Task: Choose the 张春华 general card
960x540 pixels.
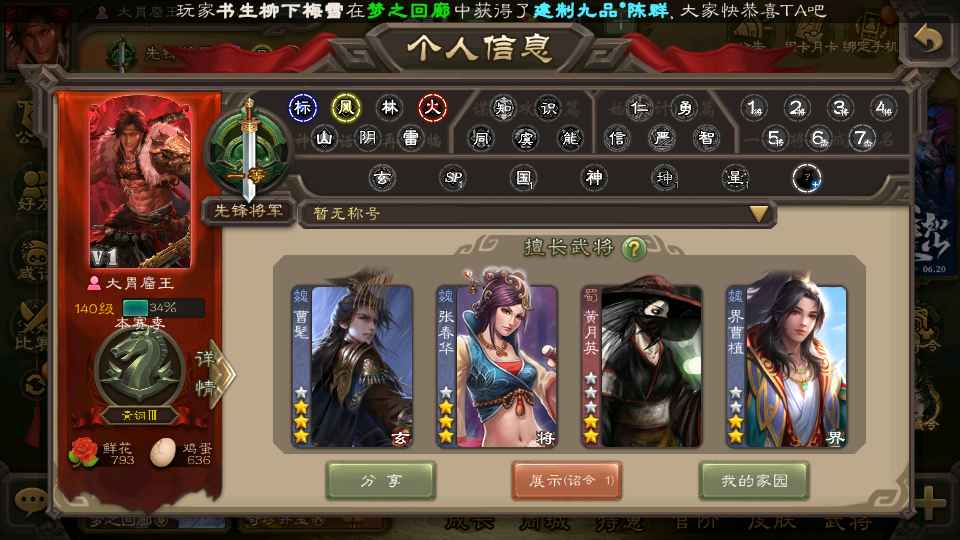Action: click(497, 366)
